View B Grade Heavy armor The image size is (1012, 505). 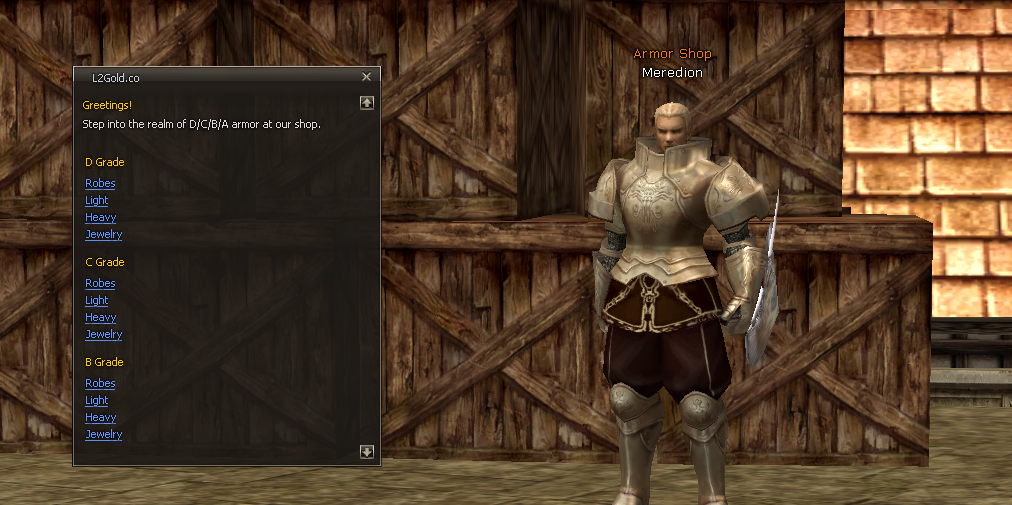click(x=100, y=418)
